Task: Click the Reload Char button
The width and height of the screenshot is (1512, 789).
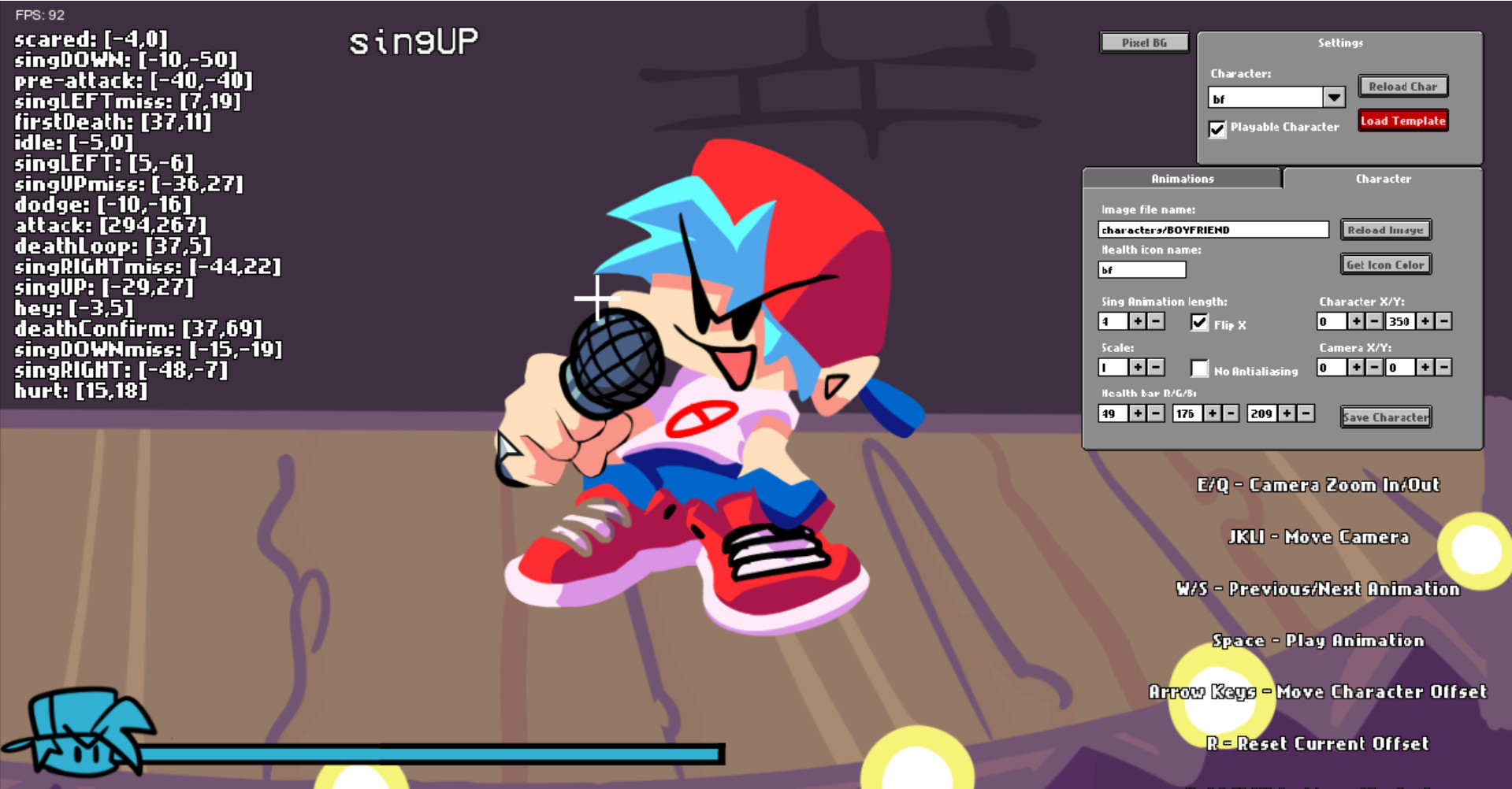Action: [1402, 86]
